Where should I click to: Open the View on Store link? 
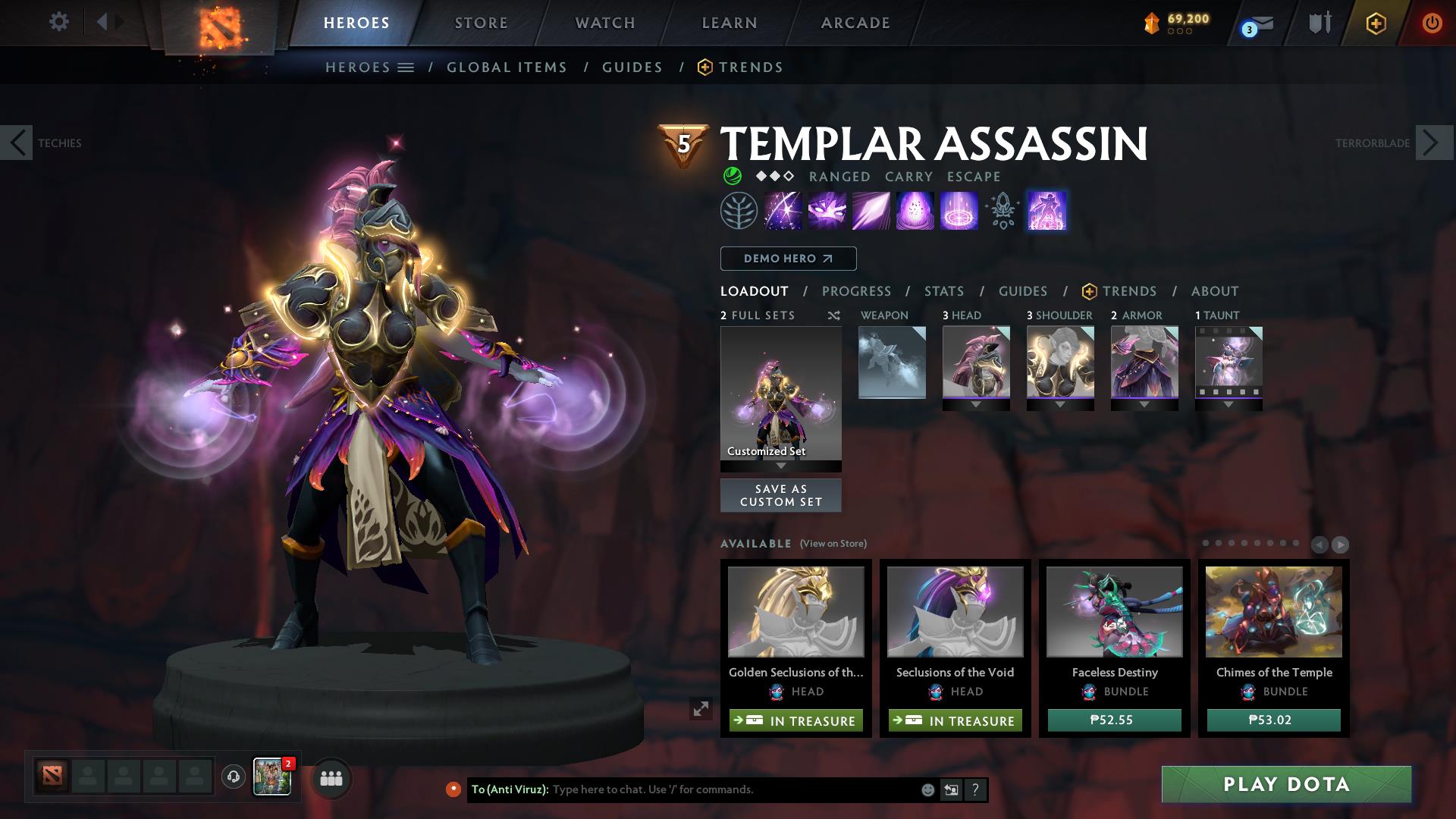tap(832, 544)
